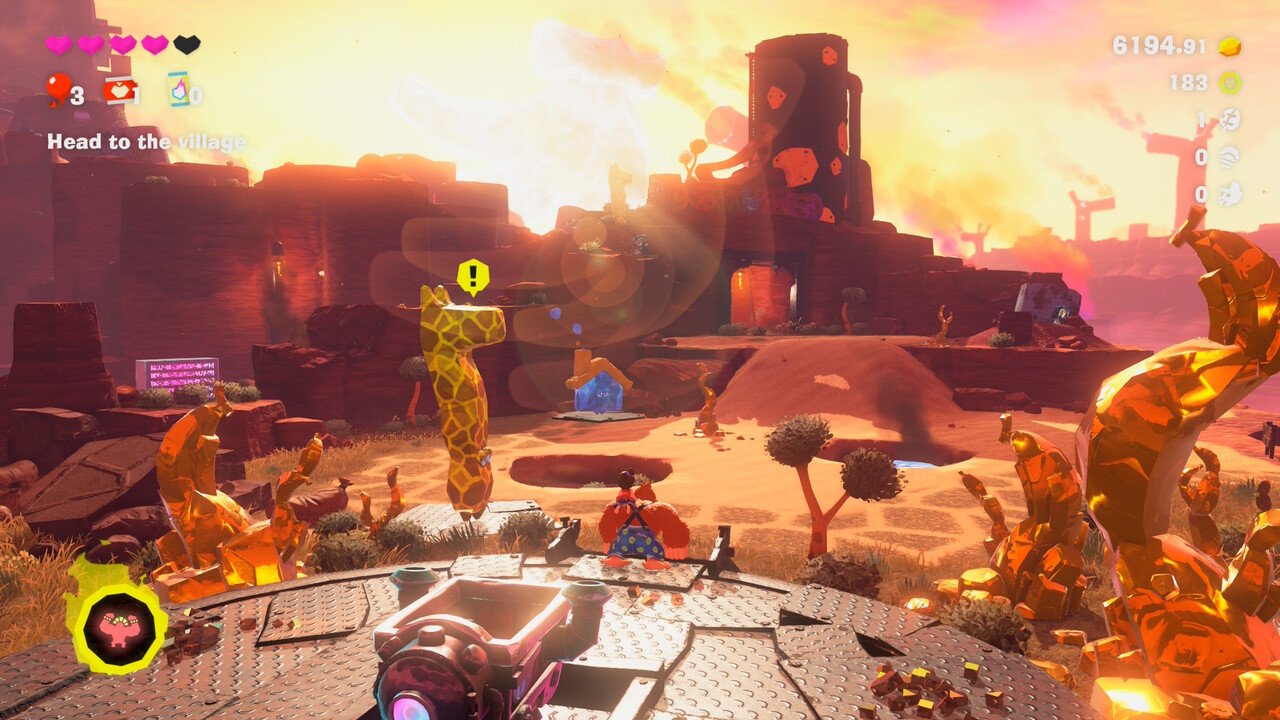Image resolution: width=1280 pixels, height=720 pixels.
Task: Open the 'Head to the village' objective
Action: (146, 142)
